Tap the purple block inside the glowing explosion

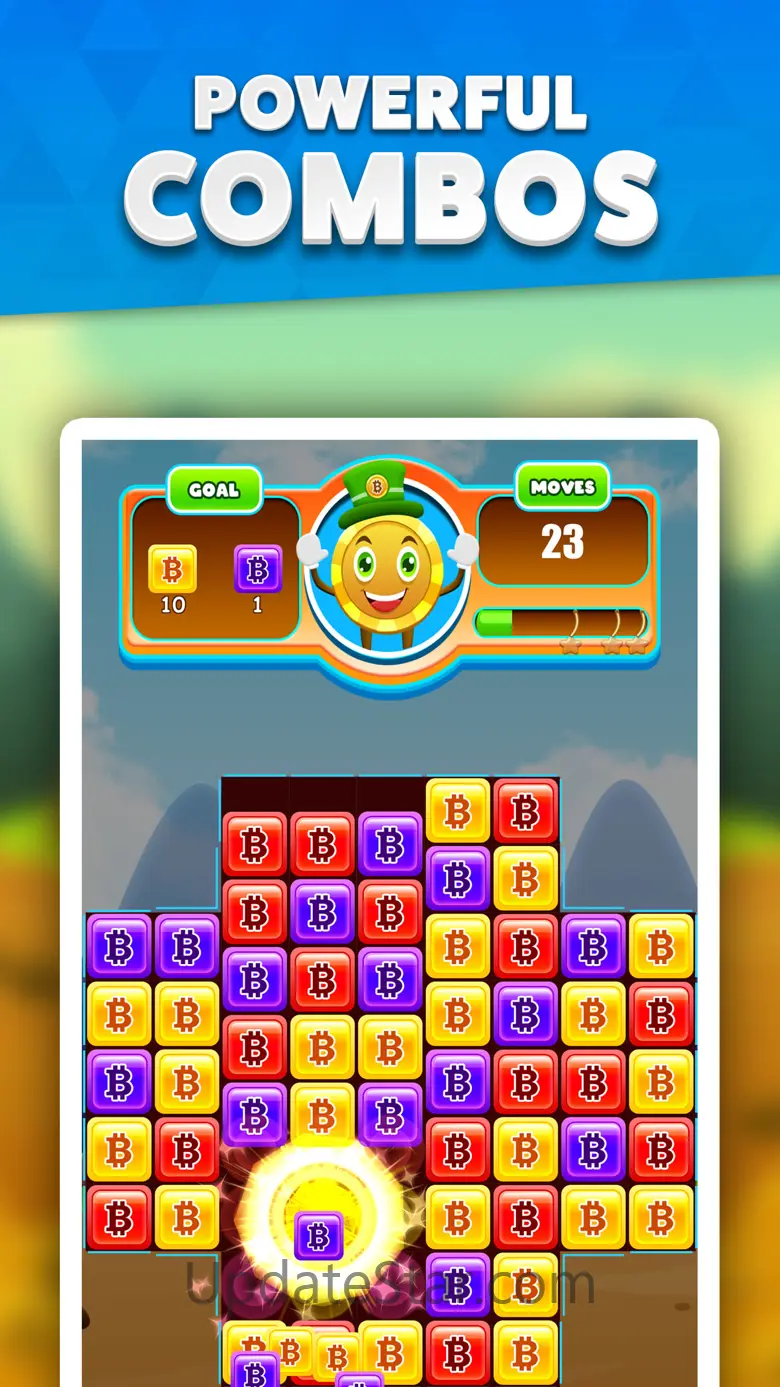[x=319, y=1236]
